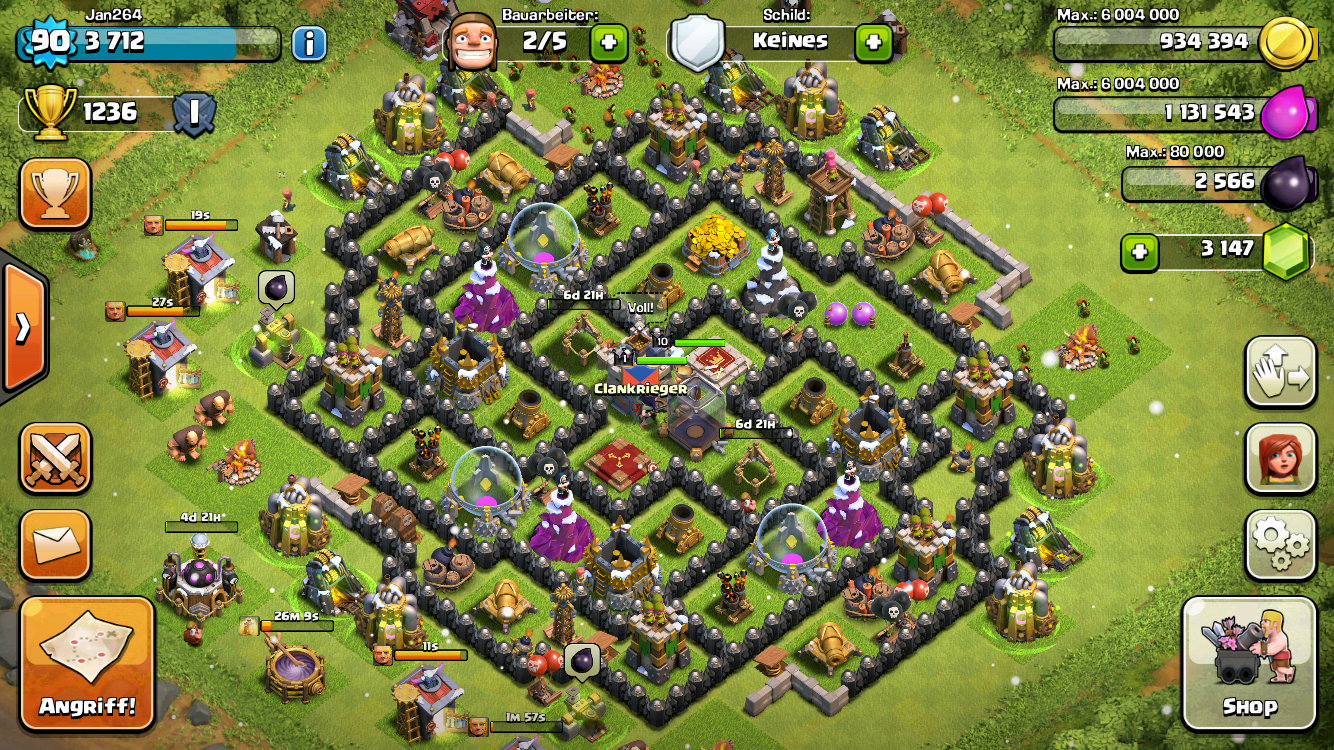Viewport: 1334px width, 750px height.
Task: Open the blue player info button
Action: click(x=309, y=43)
